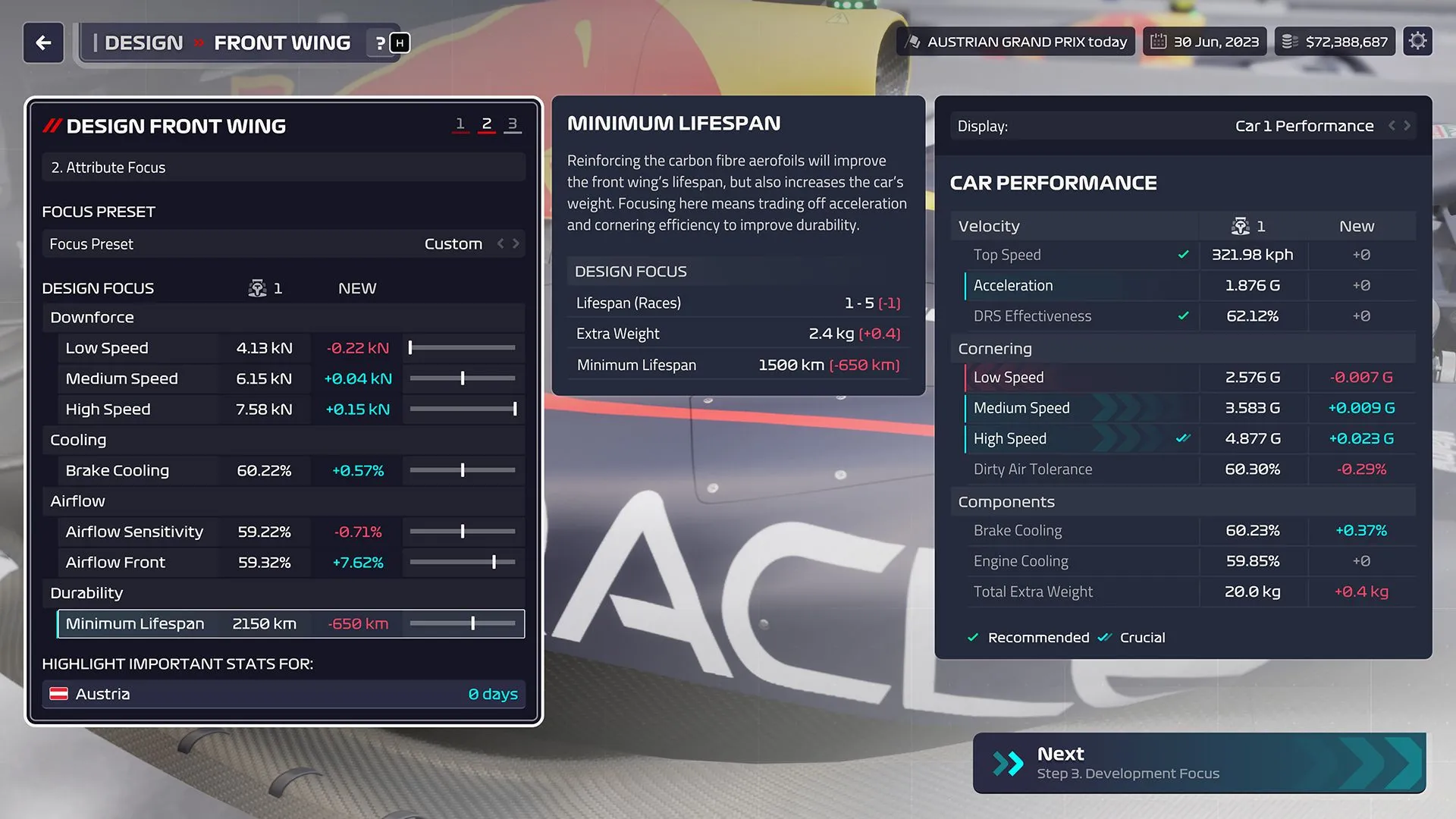Switch to design step 3 tab

pyautogui.click(x=513, y=124)
